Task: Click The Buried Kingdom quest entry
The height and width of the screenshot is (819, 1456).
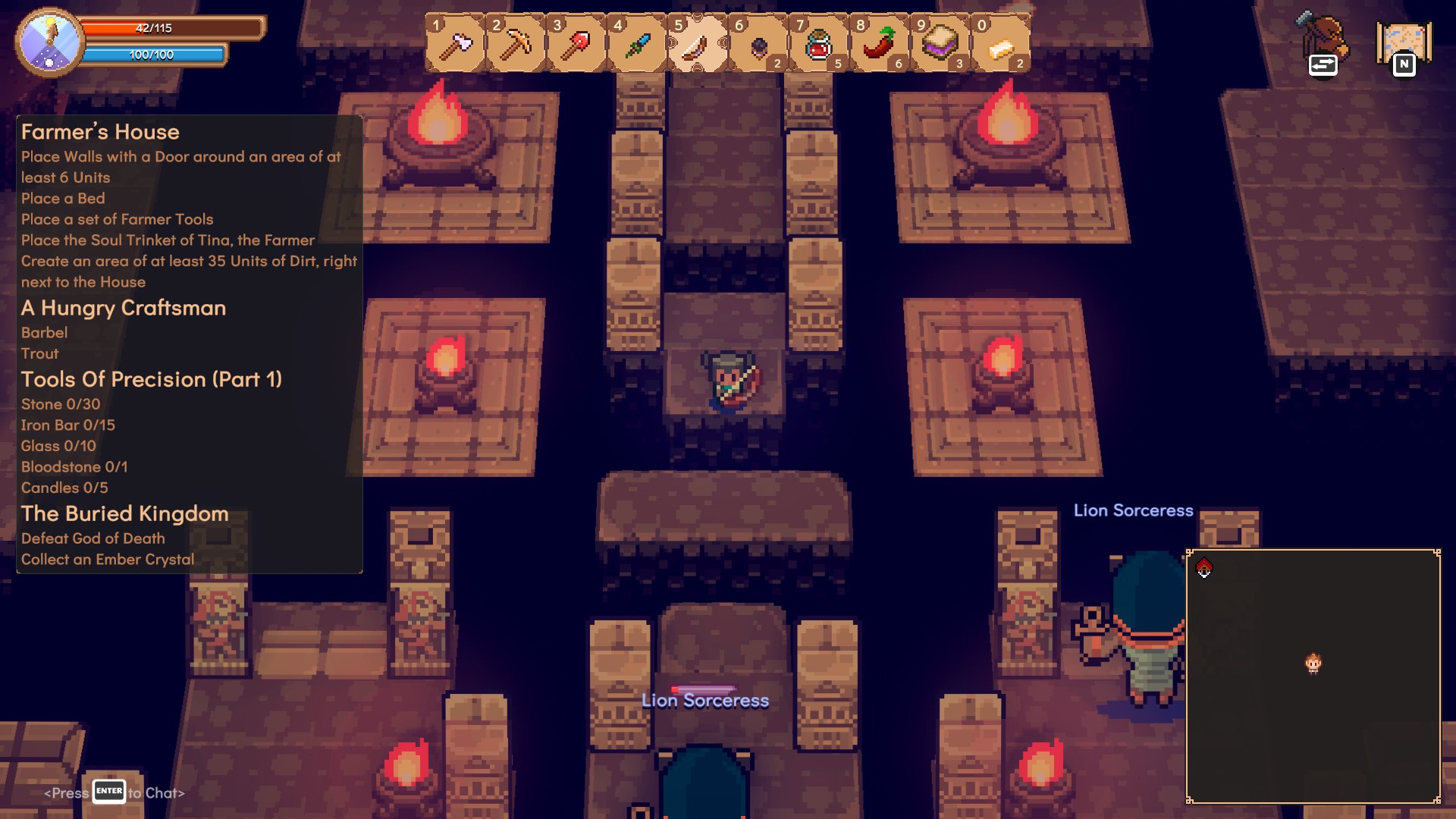Action: point(125,513)
